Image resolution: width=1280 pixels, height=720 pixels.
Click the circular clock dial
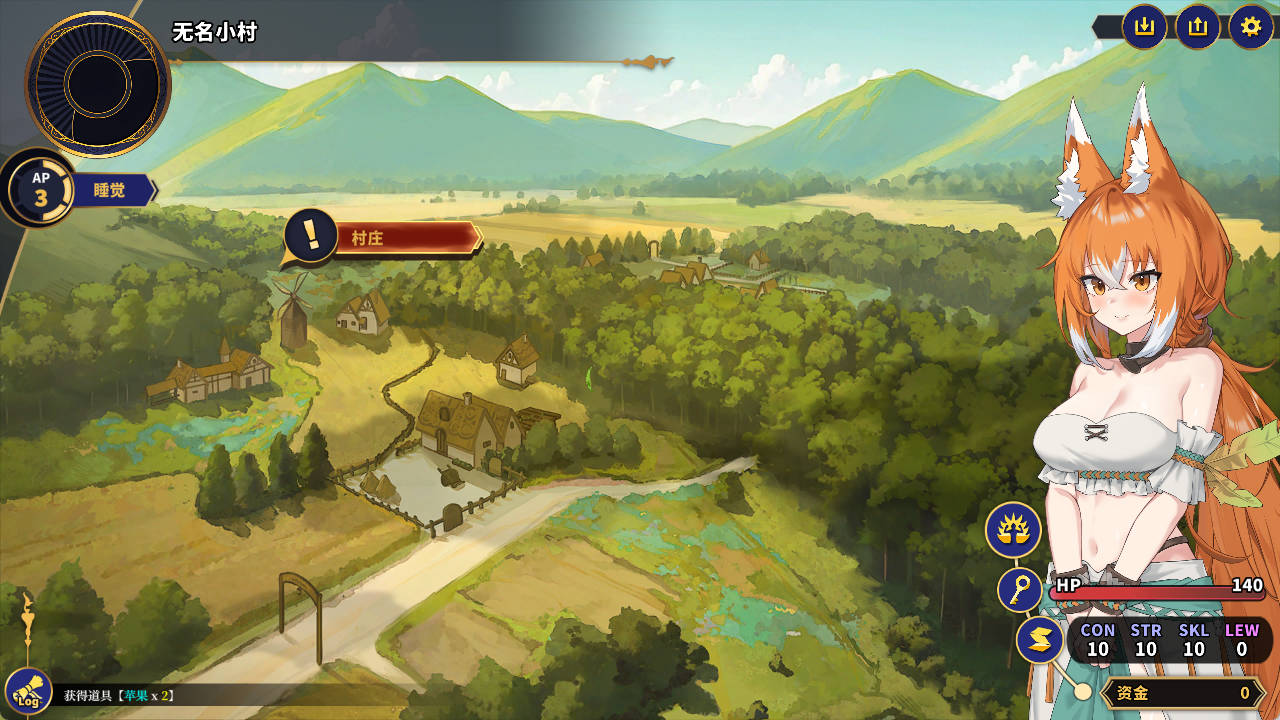coord(98,85)
